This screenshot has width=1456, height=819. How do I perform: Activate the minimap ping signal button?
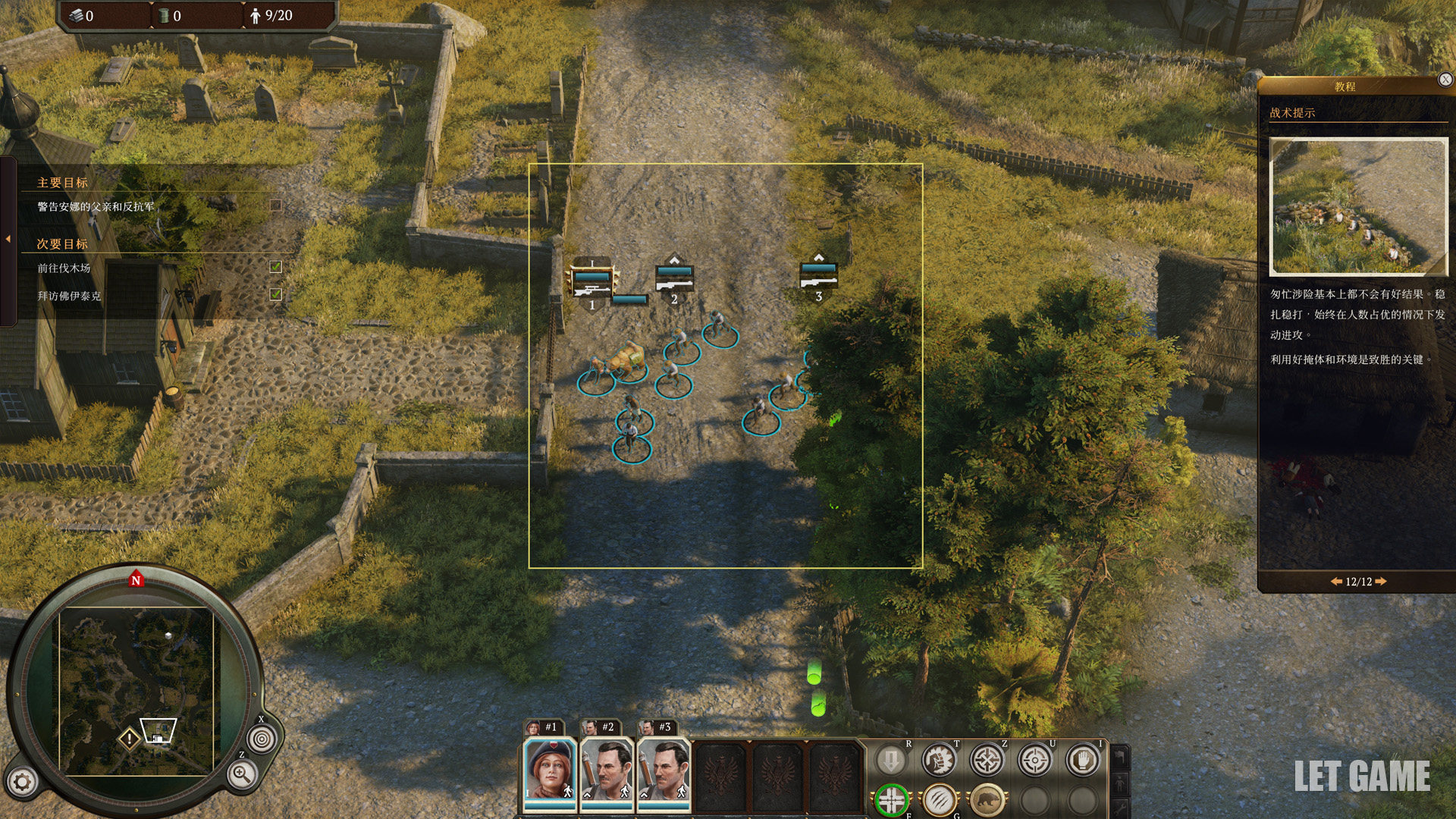262,738
